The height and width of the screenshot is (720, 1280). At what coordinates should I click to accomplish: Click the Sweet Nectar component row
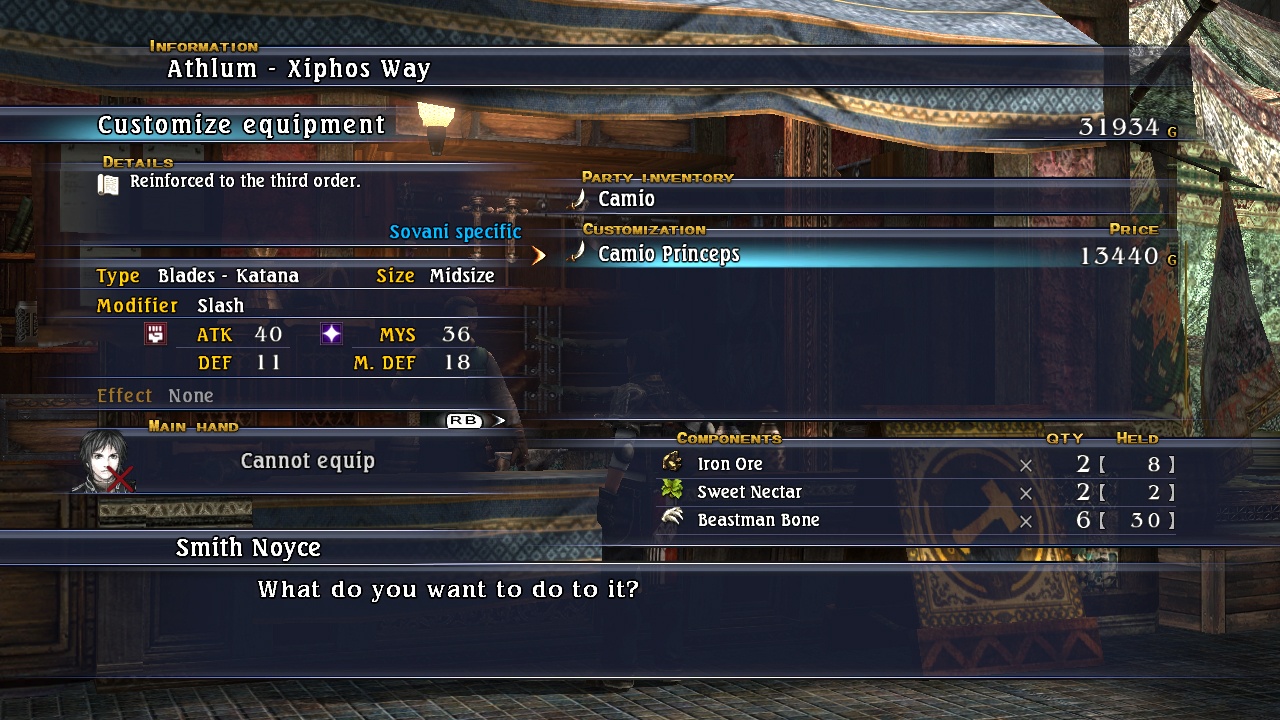749,492
